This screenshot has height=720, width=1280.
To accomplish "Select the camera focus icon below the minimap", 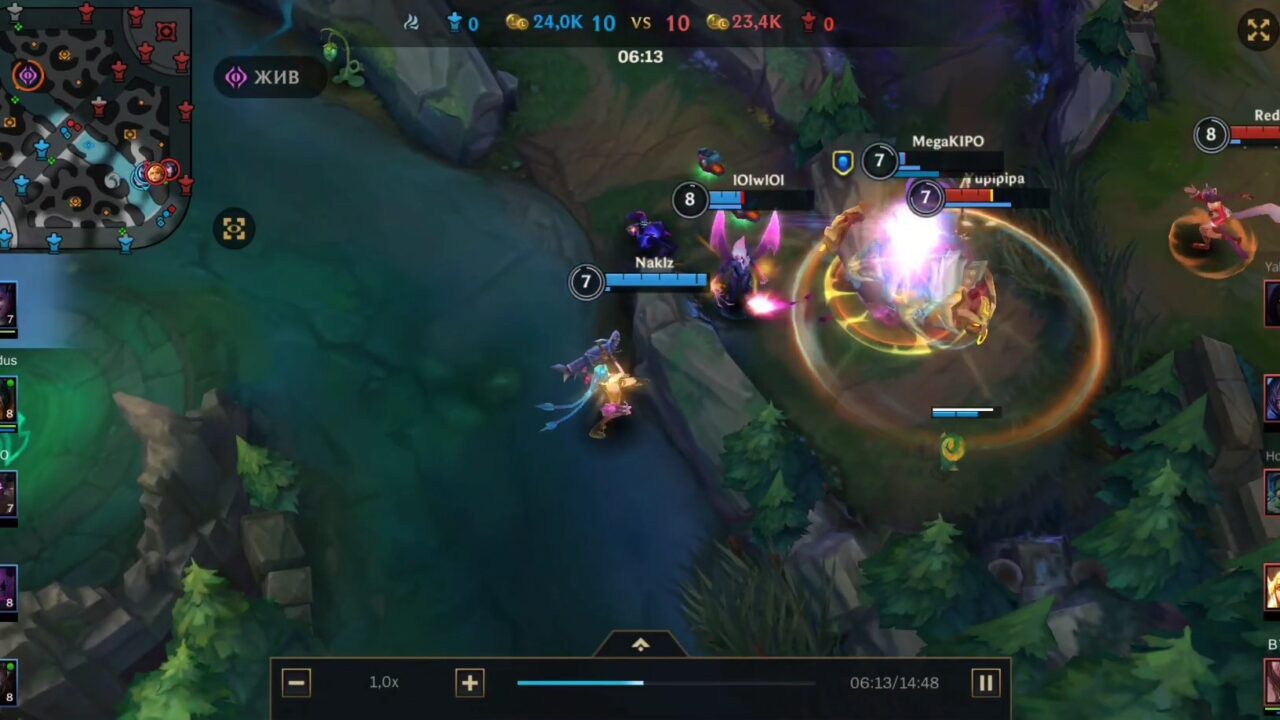I will [233, 228].
